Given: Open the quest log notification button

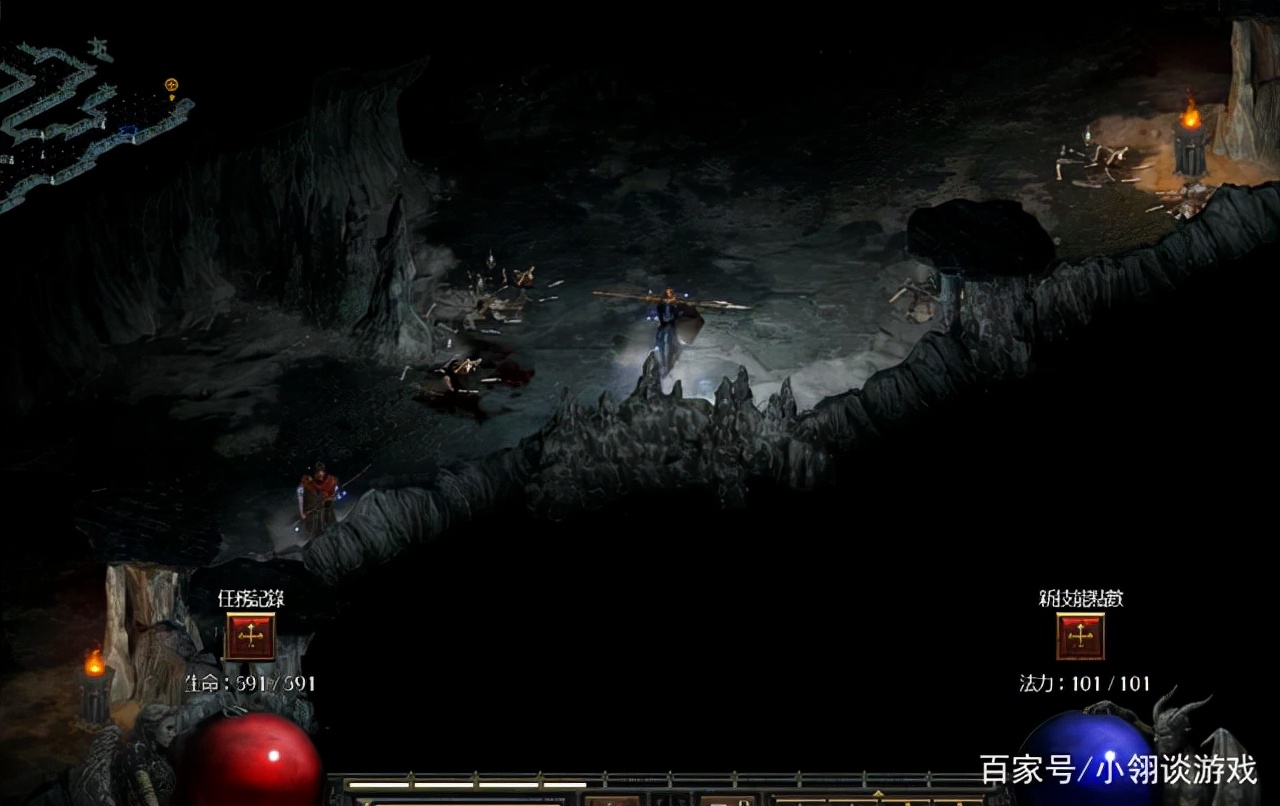Looking at the screenshot, I should coord(250,637).
